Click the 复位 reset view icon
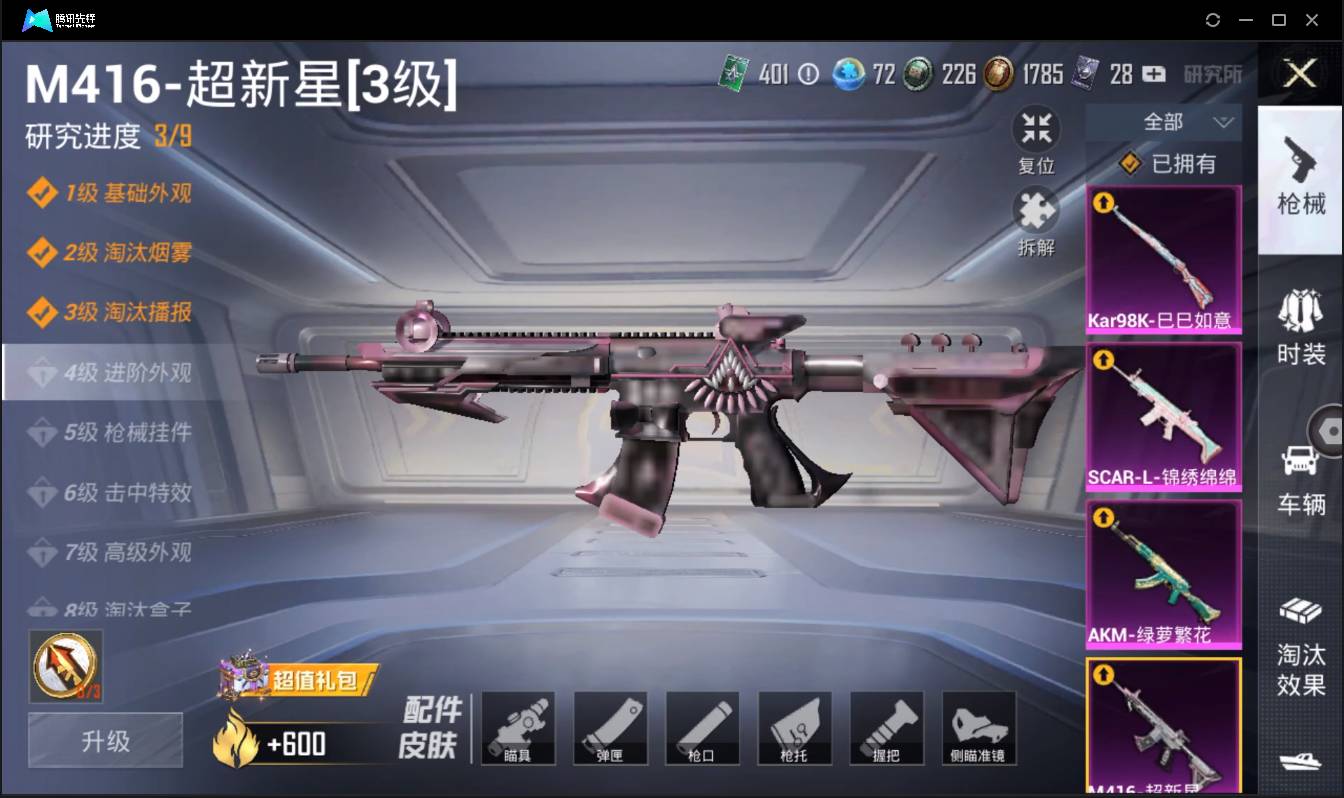The height and width of the screenshot is (798, 1344). 1036,127
